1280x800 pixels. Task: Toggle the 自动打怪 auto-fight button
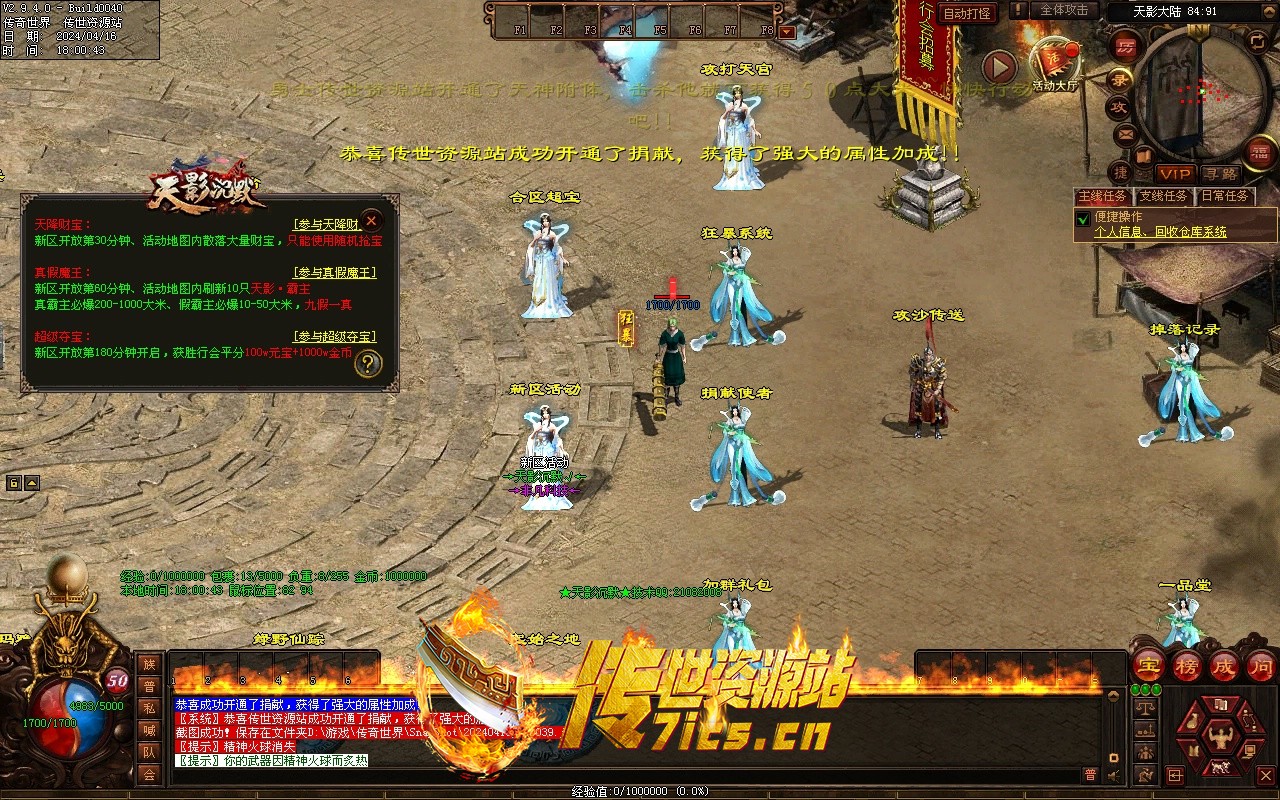point(968,13)
